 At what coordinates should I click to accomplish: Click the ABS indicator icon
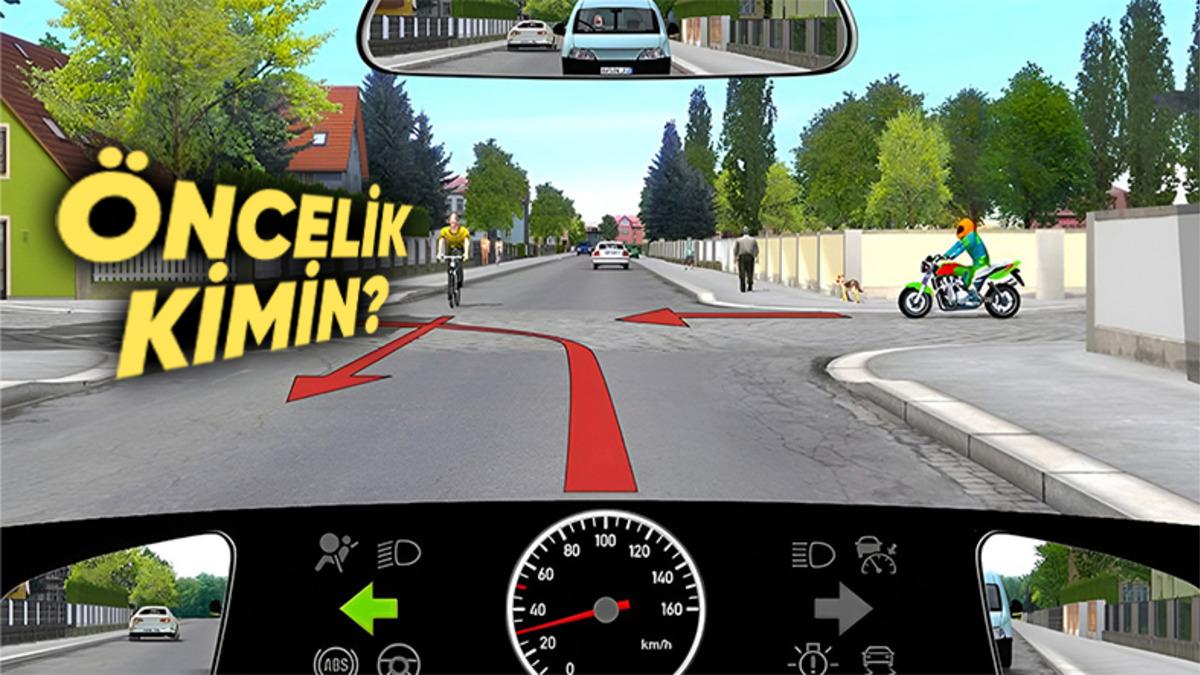point(335,662)
